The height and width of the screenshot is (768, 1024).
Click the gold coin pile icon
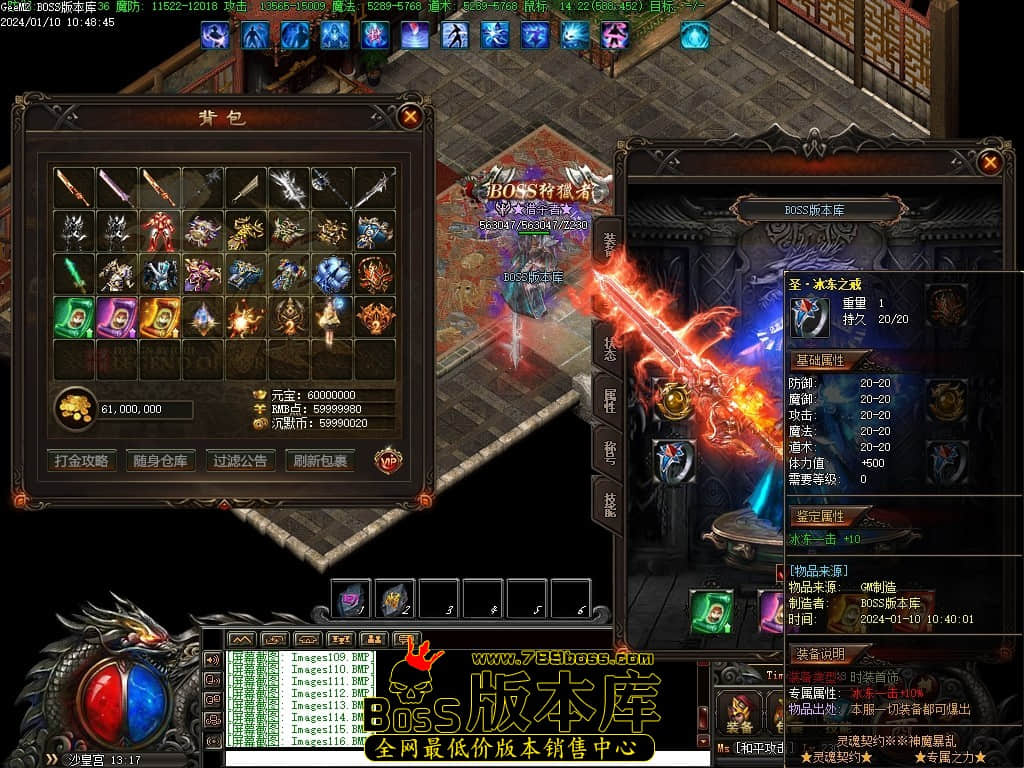[75, 408]
